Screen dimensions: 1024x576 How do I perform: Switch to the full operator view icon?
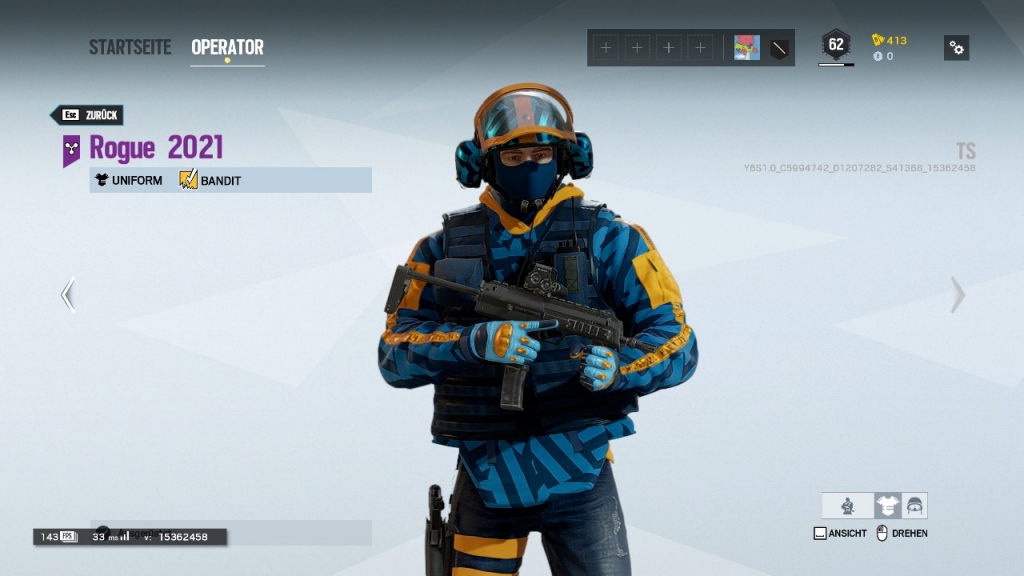click(848, 506)
